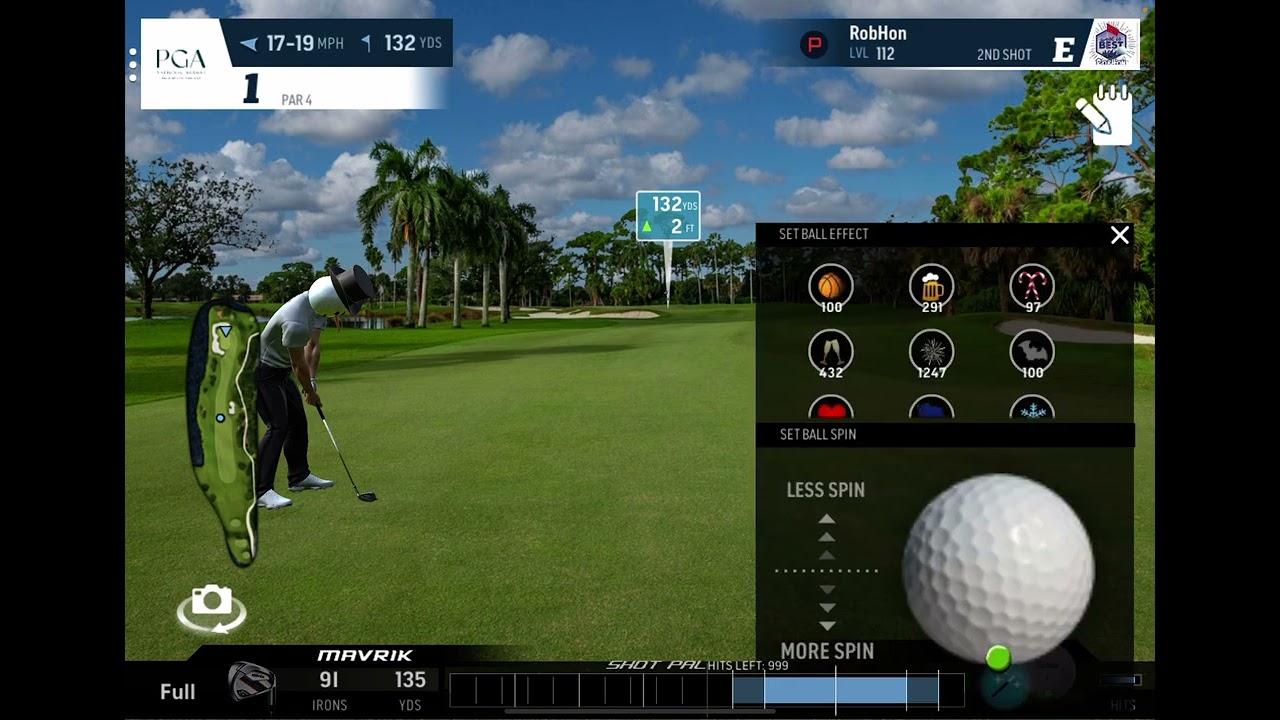Click the More Spin down arrows
This screenshot has width=1280, height=720.
(827, 607)
